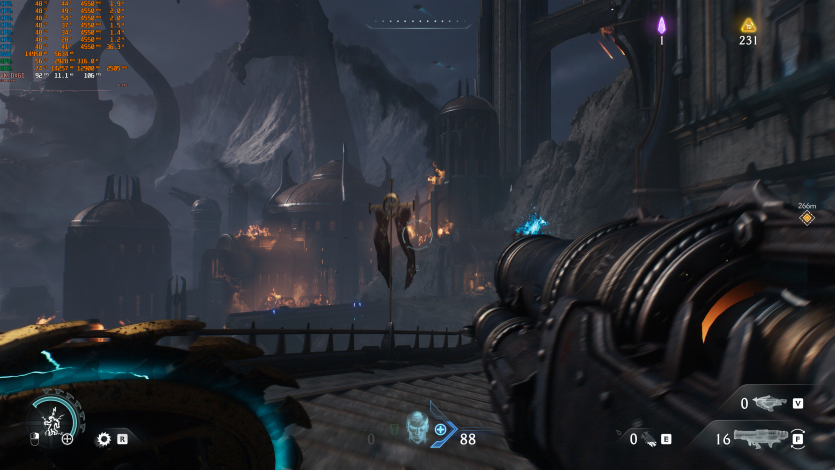
Task: Select the rocket launcher weapon slot
Action: pos(762,438)
